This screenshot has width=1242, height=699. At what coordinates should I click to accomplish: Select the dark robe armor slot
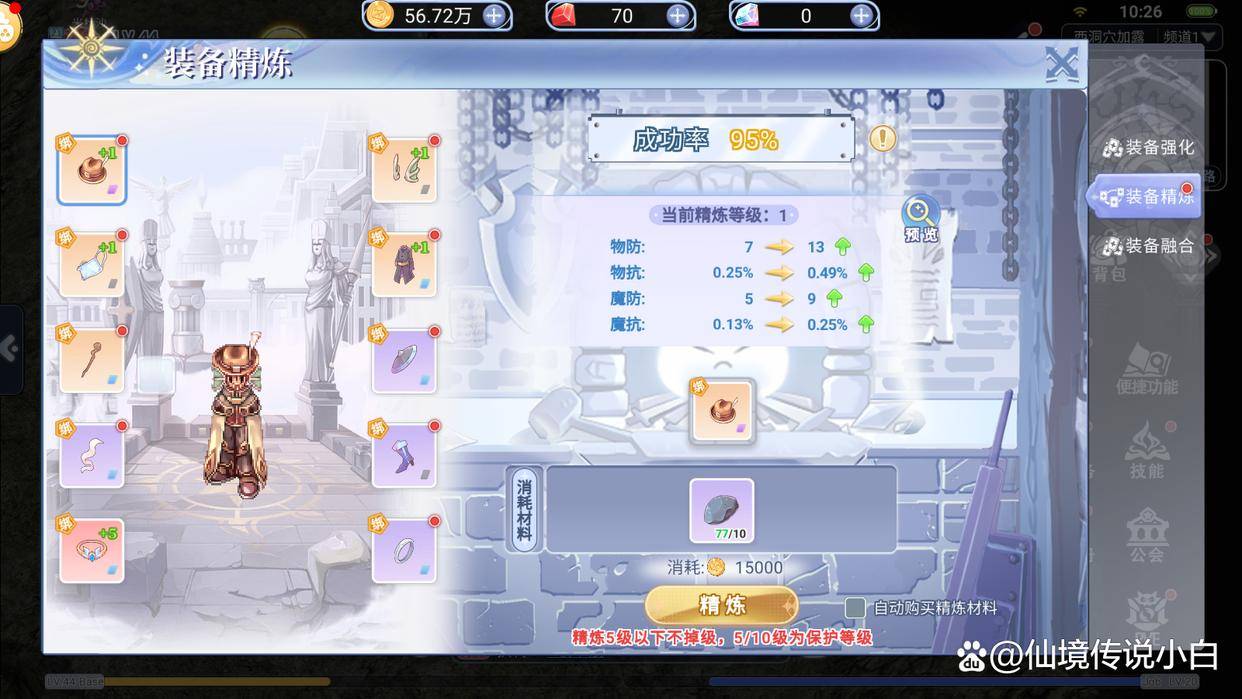coord(404,265)
